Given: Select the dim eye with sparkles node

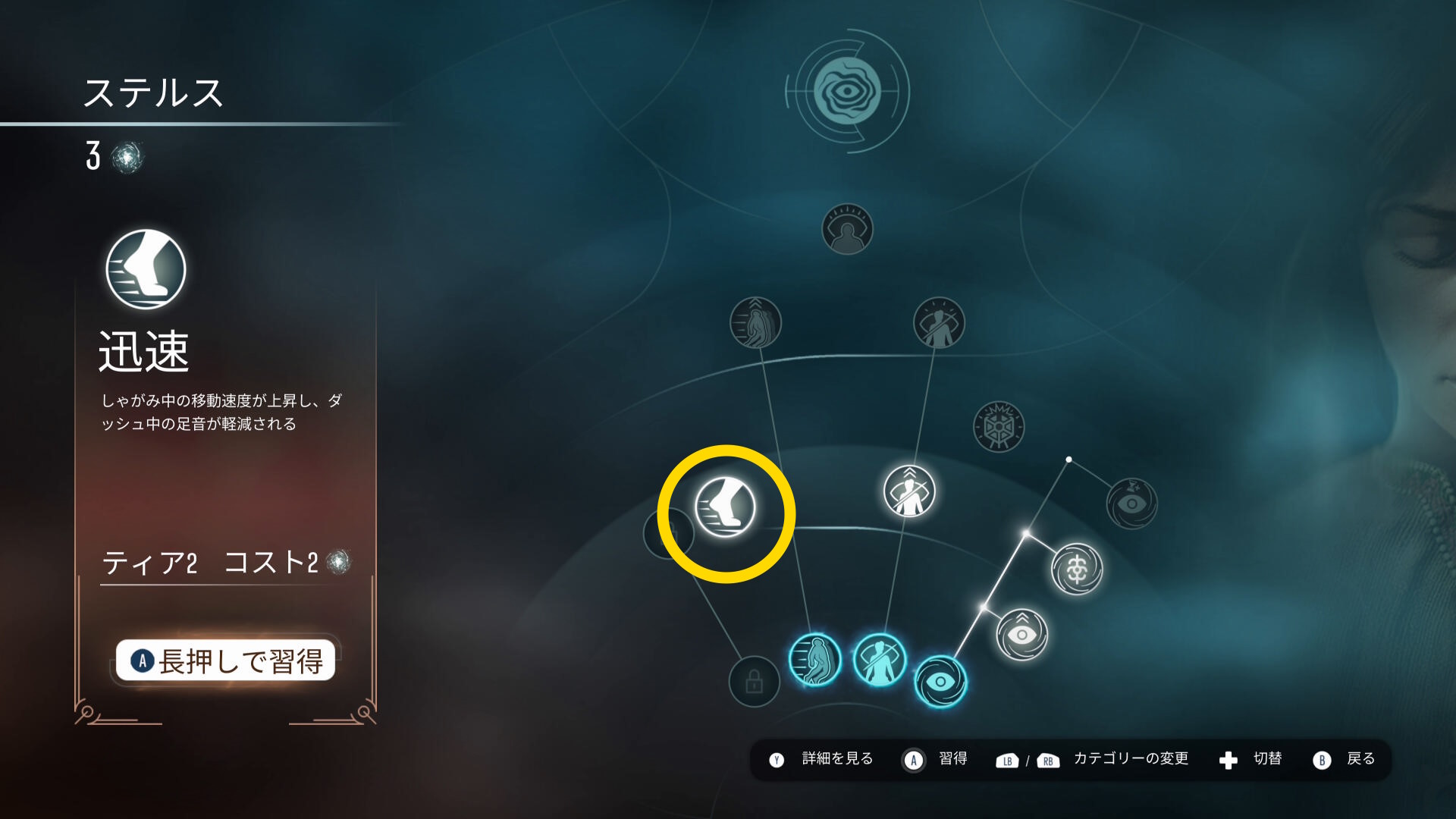Looking at the screenshot, I should [1131, 503].
